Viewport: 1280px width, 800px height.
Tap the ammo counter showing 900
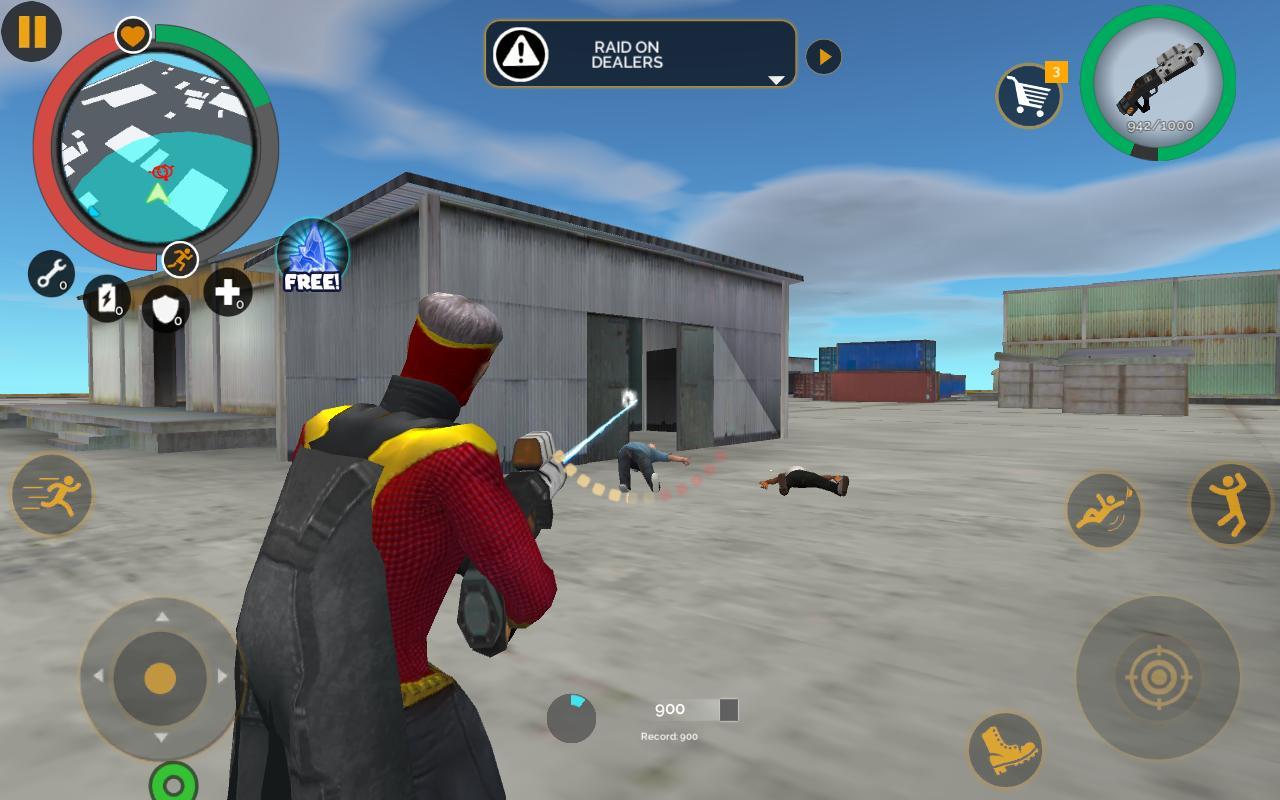[x=668, y=708]
